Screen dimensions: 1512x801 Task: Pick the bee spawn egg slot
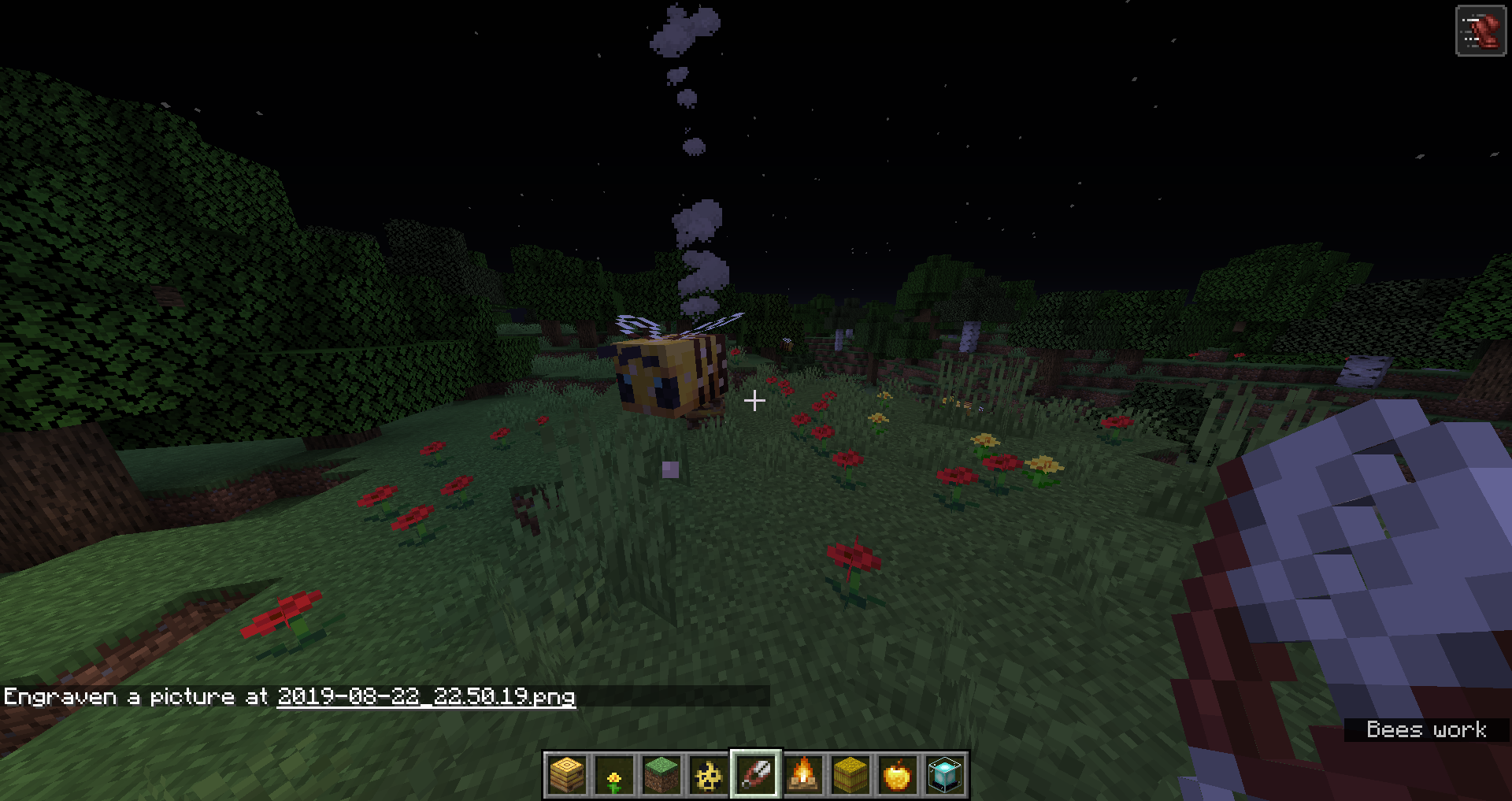[x=709, y=775]
